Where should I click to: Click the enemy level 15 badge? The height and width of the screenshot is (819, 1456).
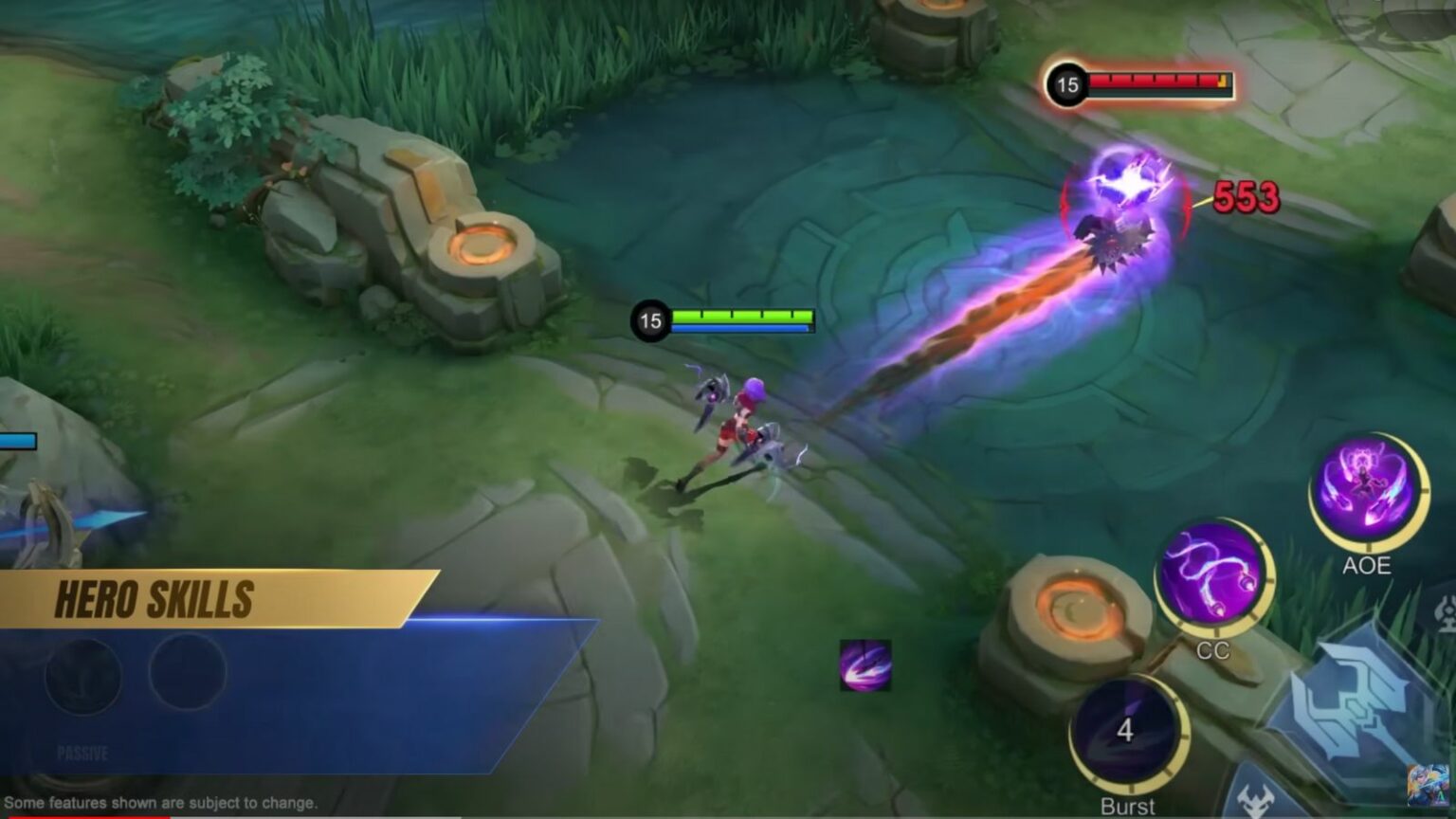(1067, 83)
